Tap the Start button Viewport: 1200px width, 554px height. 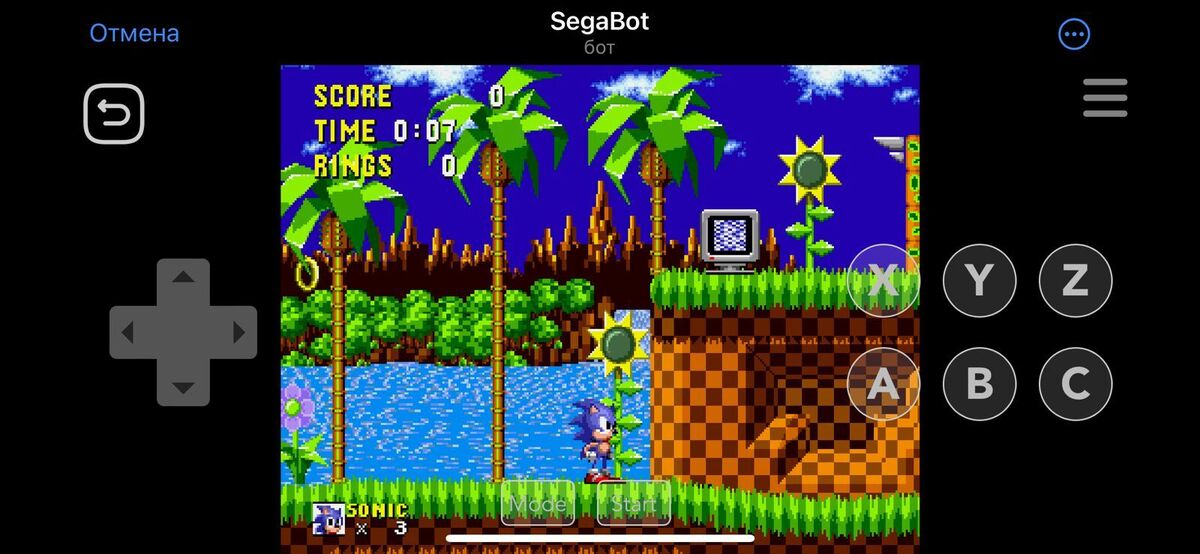click(633, 504)
